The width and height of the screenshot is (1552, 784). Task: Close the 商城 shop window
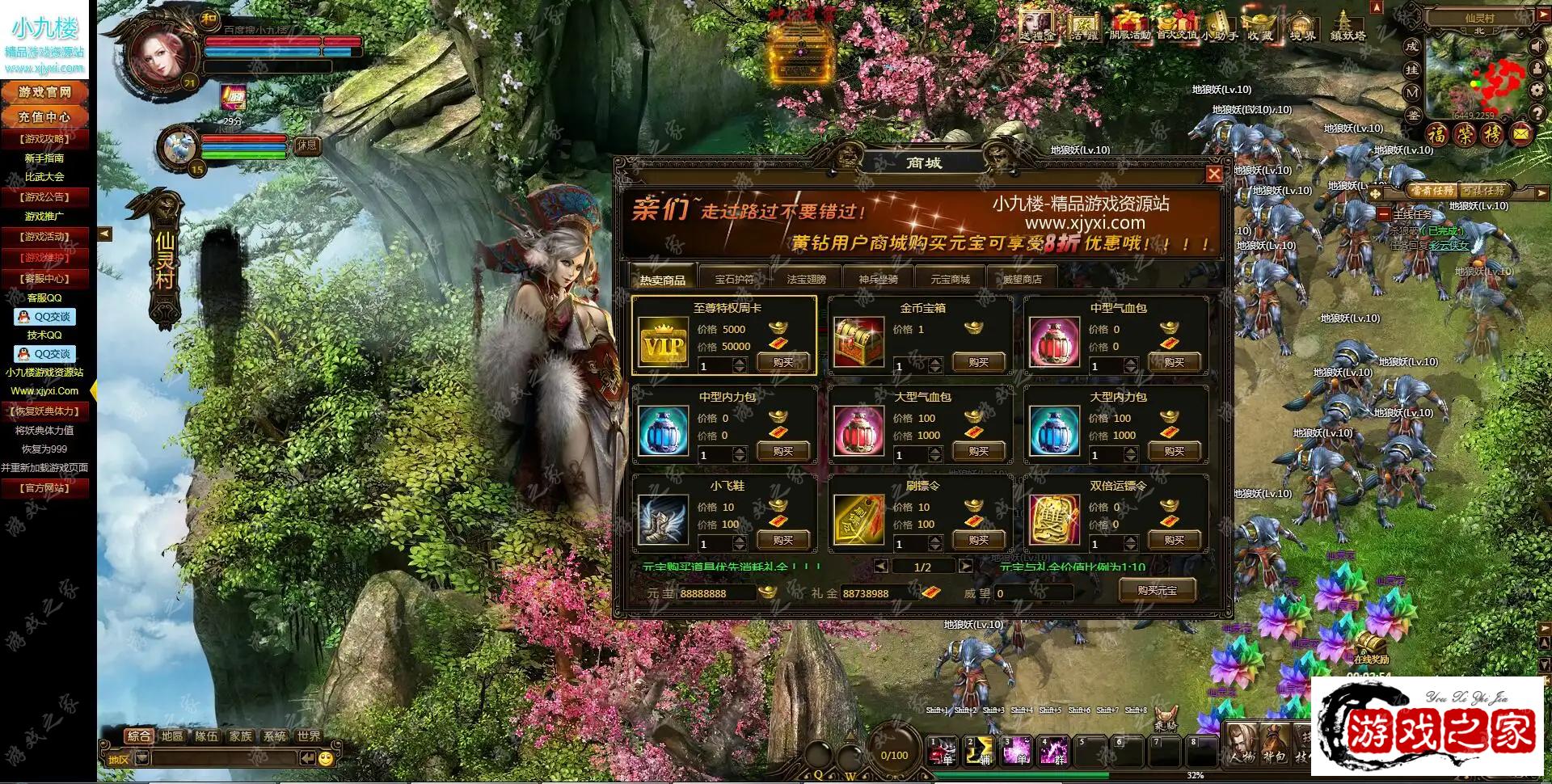(x=1214, y=174)
